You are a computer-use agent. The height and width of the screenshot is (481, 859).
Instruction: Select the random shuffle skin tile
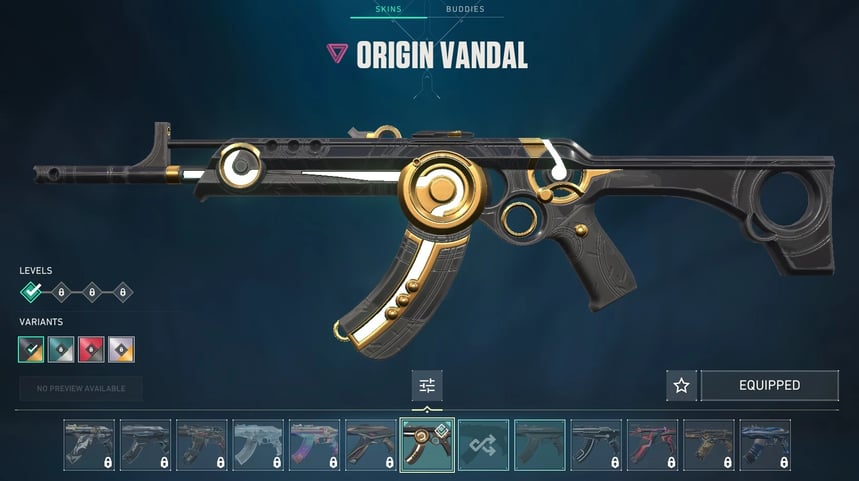[x=483, y=444]
